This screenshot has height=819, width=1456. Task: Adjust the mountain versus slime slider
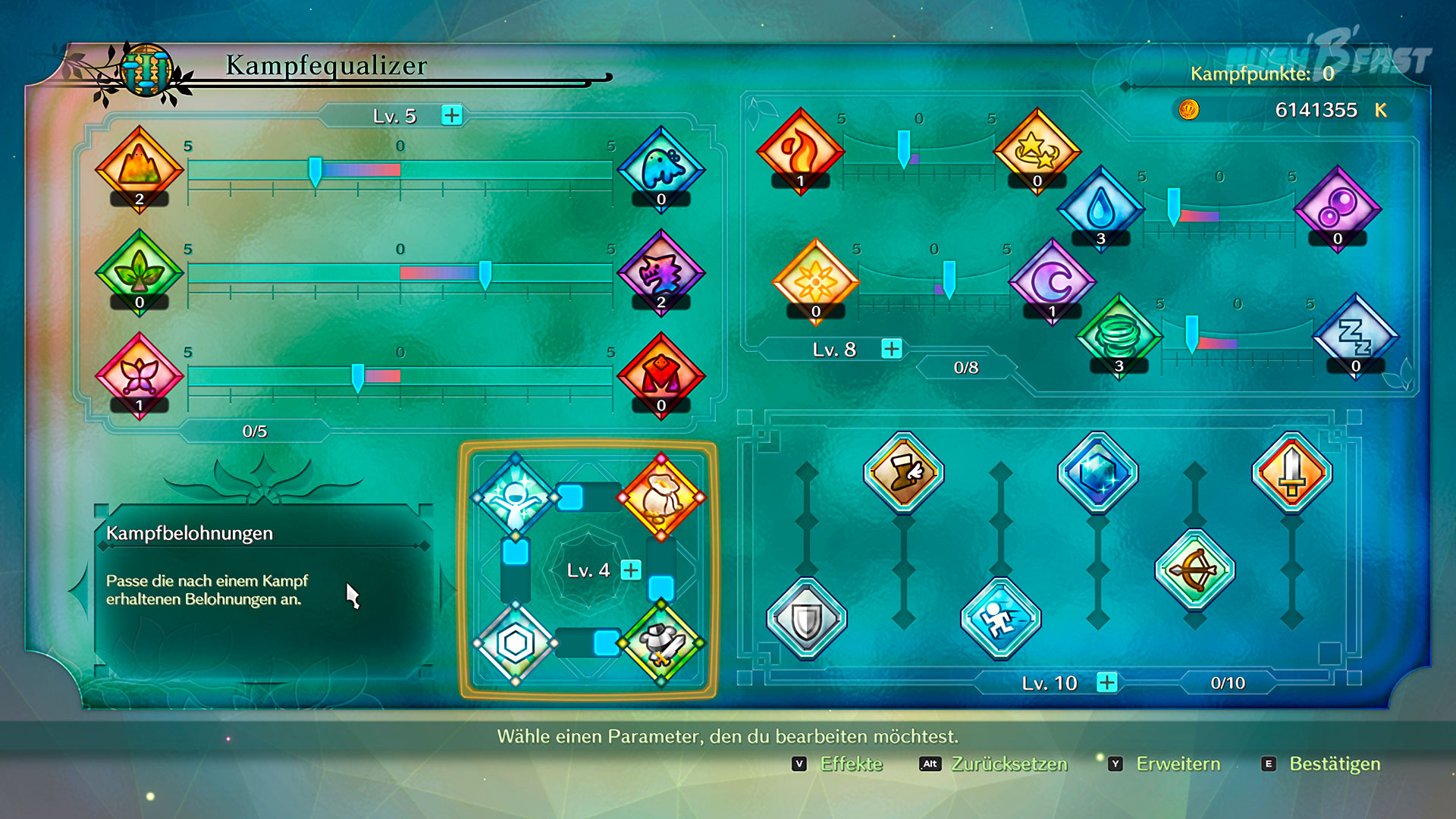(315, 170)
